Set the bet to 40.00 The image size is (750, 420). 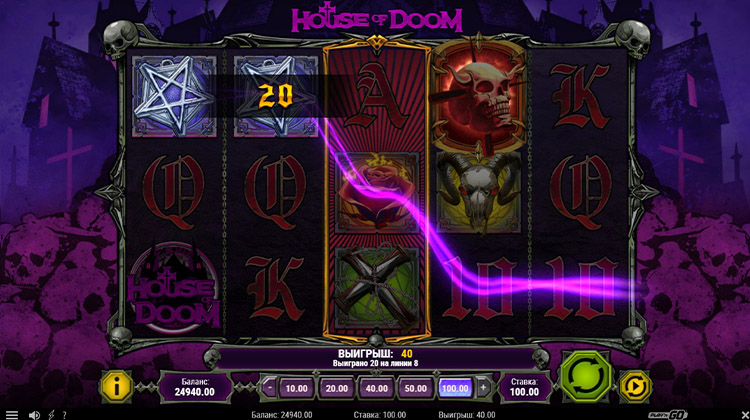[x=378, y=387]
